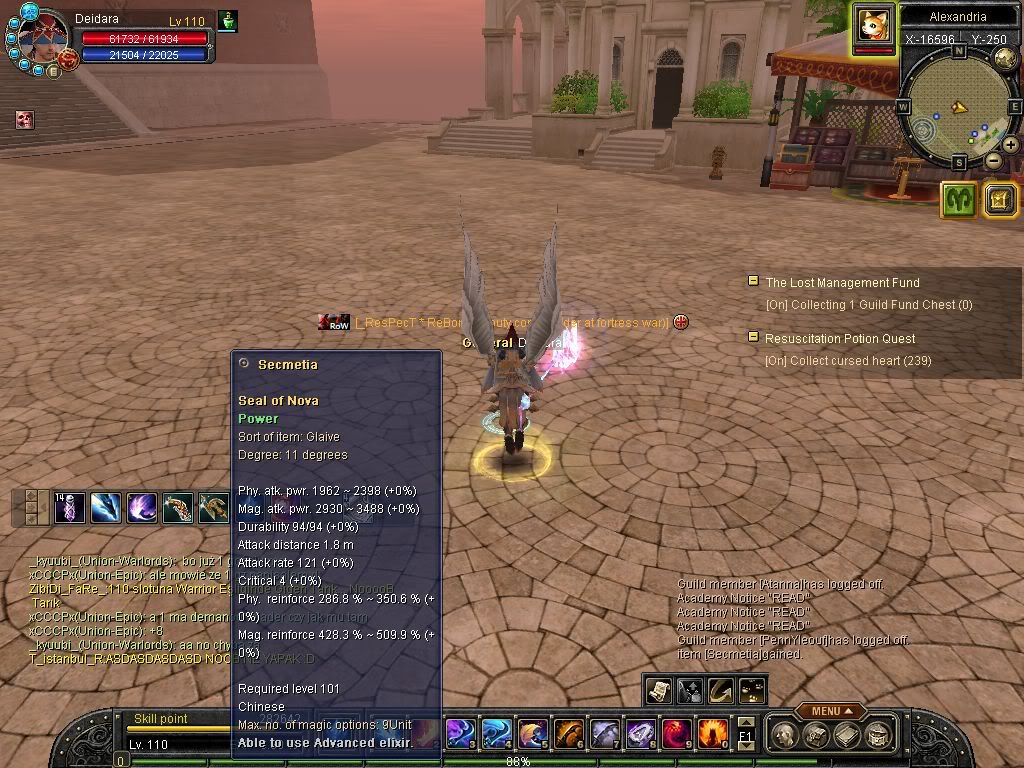Open the treasure chest icon in menu bar
The width and height of the screenshot is (1024, 768).
tap(815, 736)
